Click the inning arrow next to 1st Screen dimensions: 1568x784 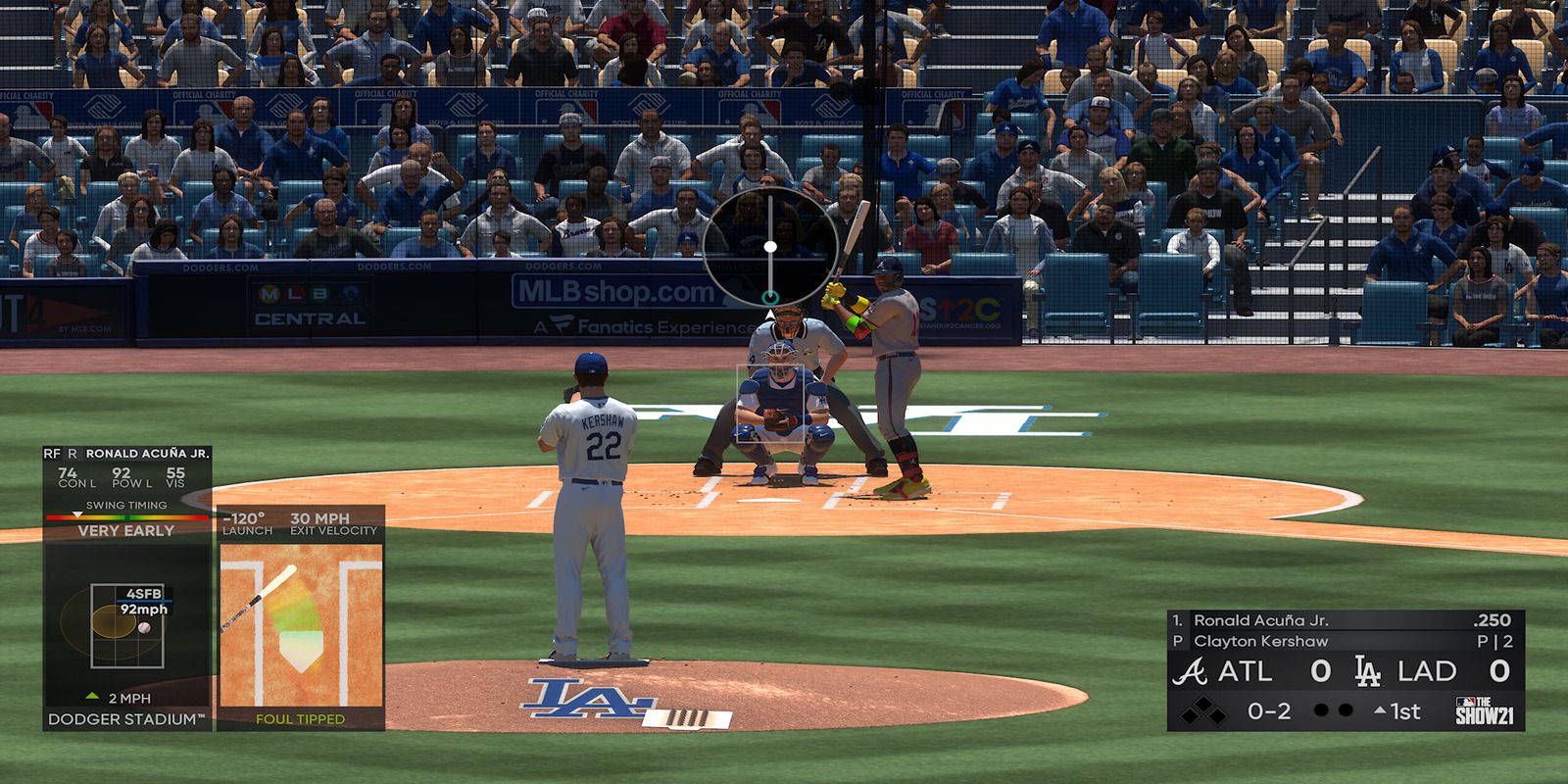click(x=1380, y=710)
